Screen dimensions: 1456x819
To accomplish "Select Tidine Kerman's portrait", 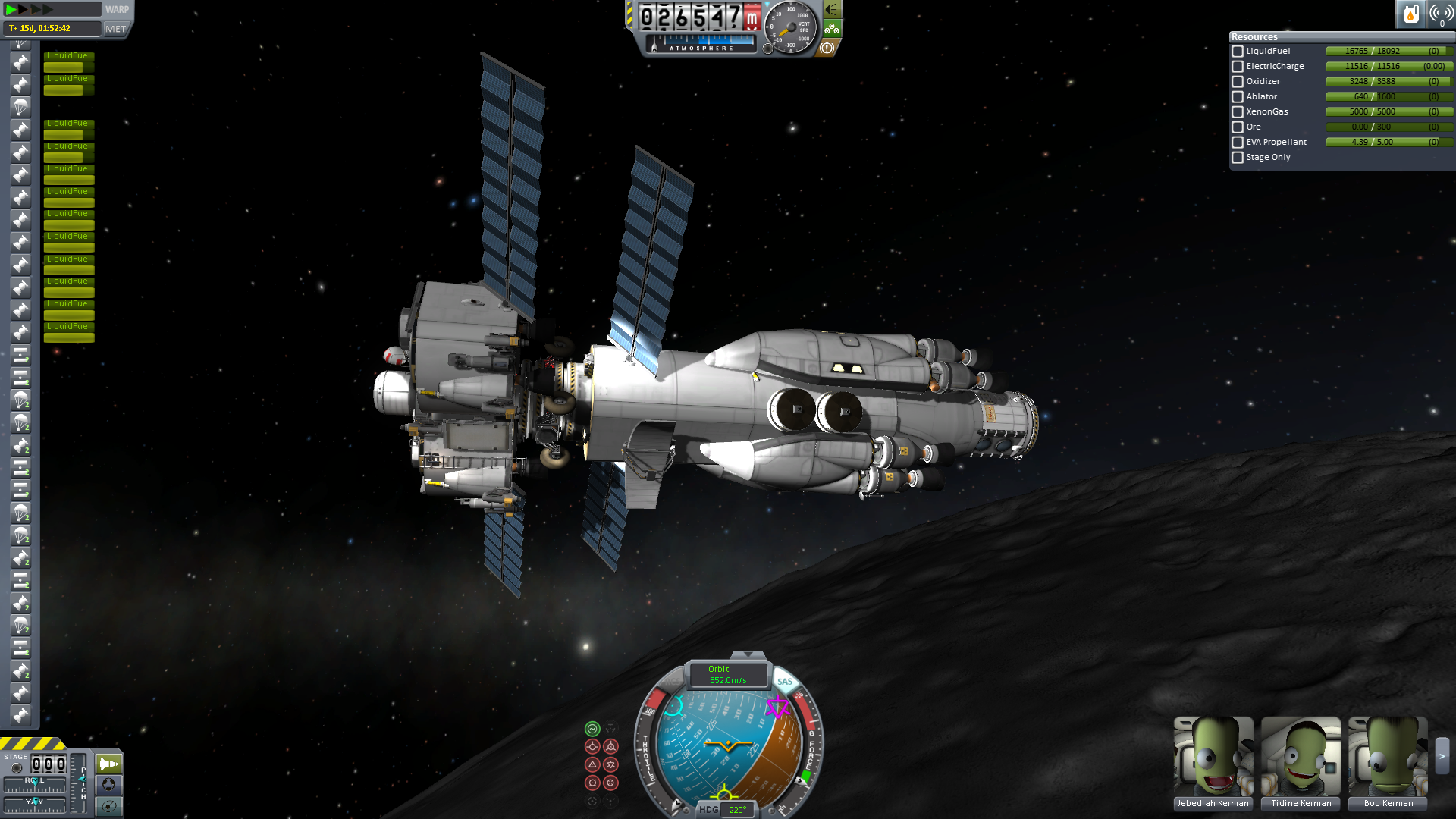I will 1301,757.
